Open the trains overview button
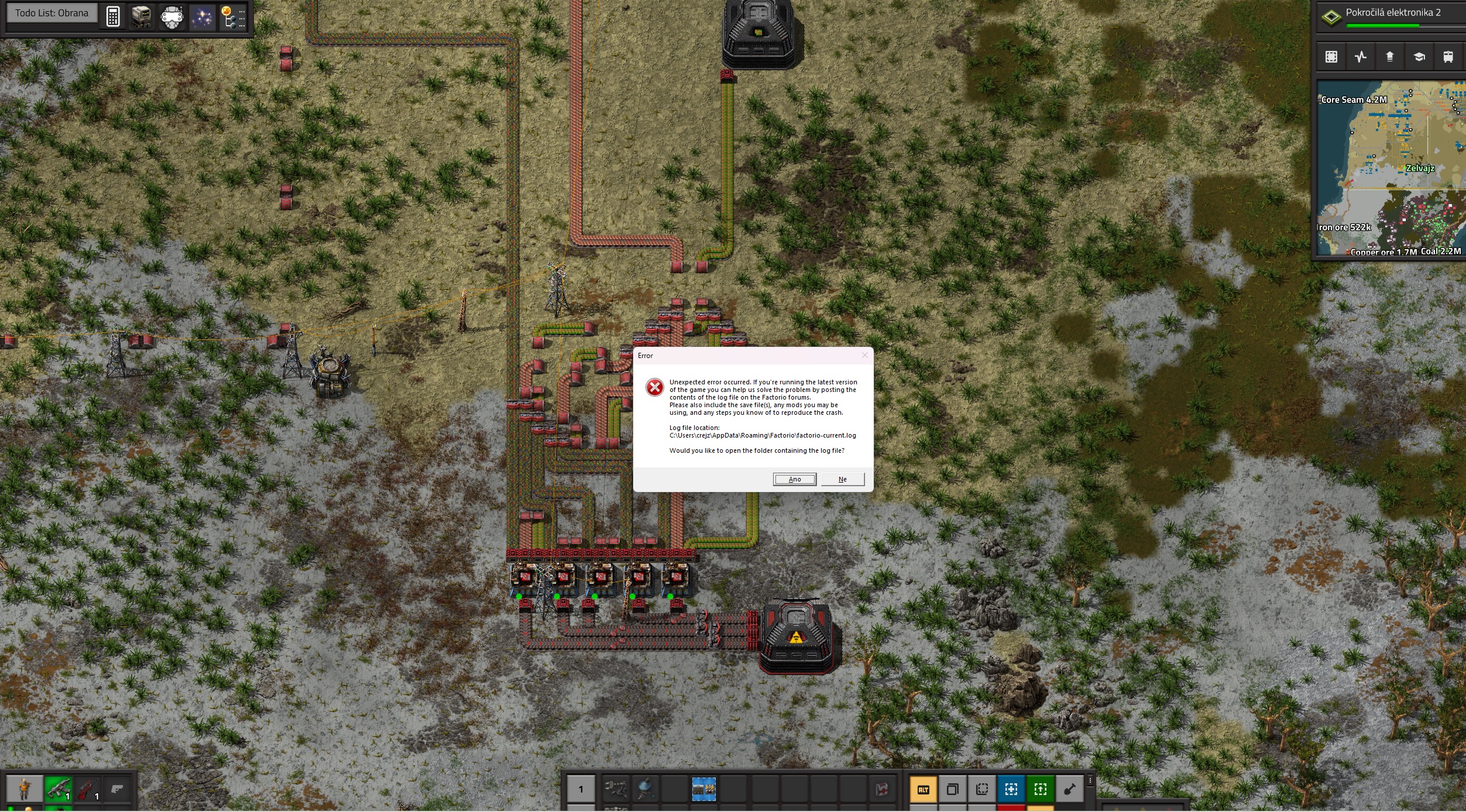The image size is (1466, 812). (1448, 57)
